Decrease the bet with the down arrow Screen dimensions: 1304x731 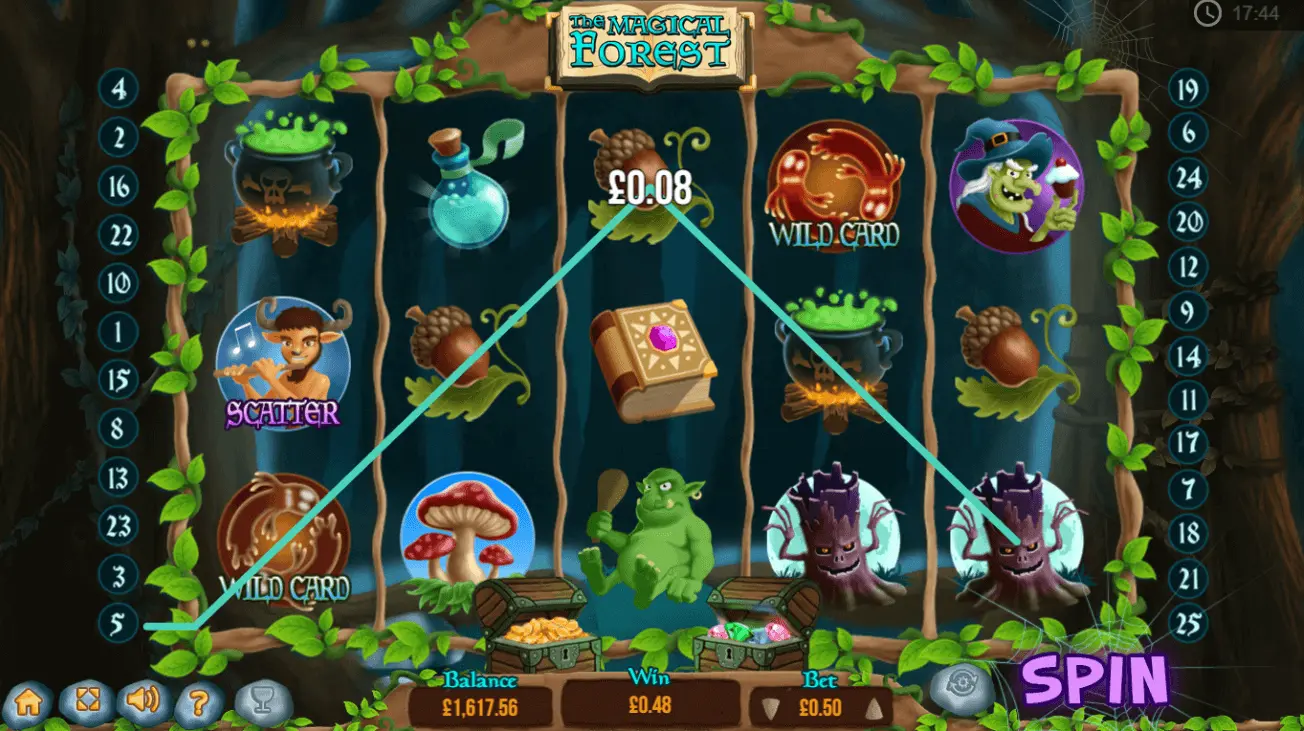[x=768, y=709]
